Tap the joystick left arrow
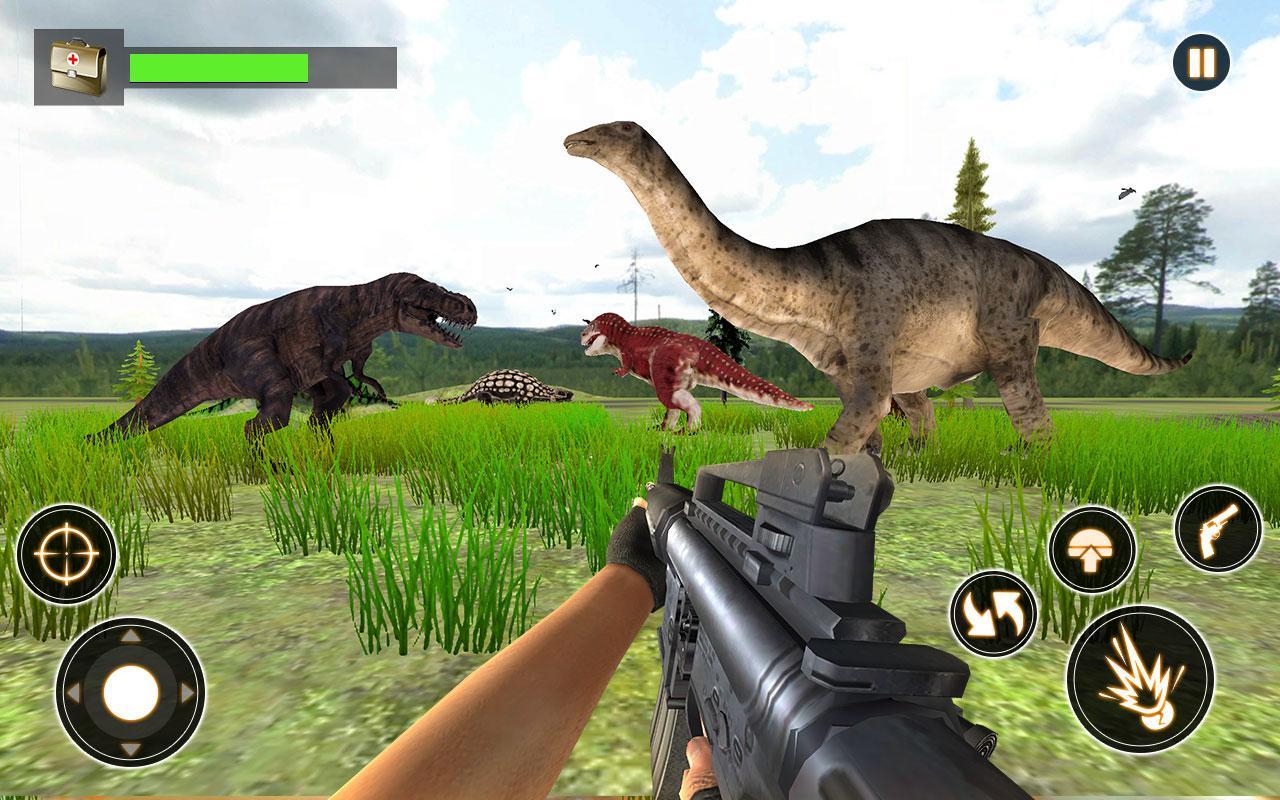This screenshot has width=1280, height=800. coord(74,690)
